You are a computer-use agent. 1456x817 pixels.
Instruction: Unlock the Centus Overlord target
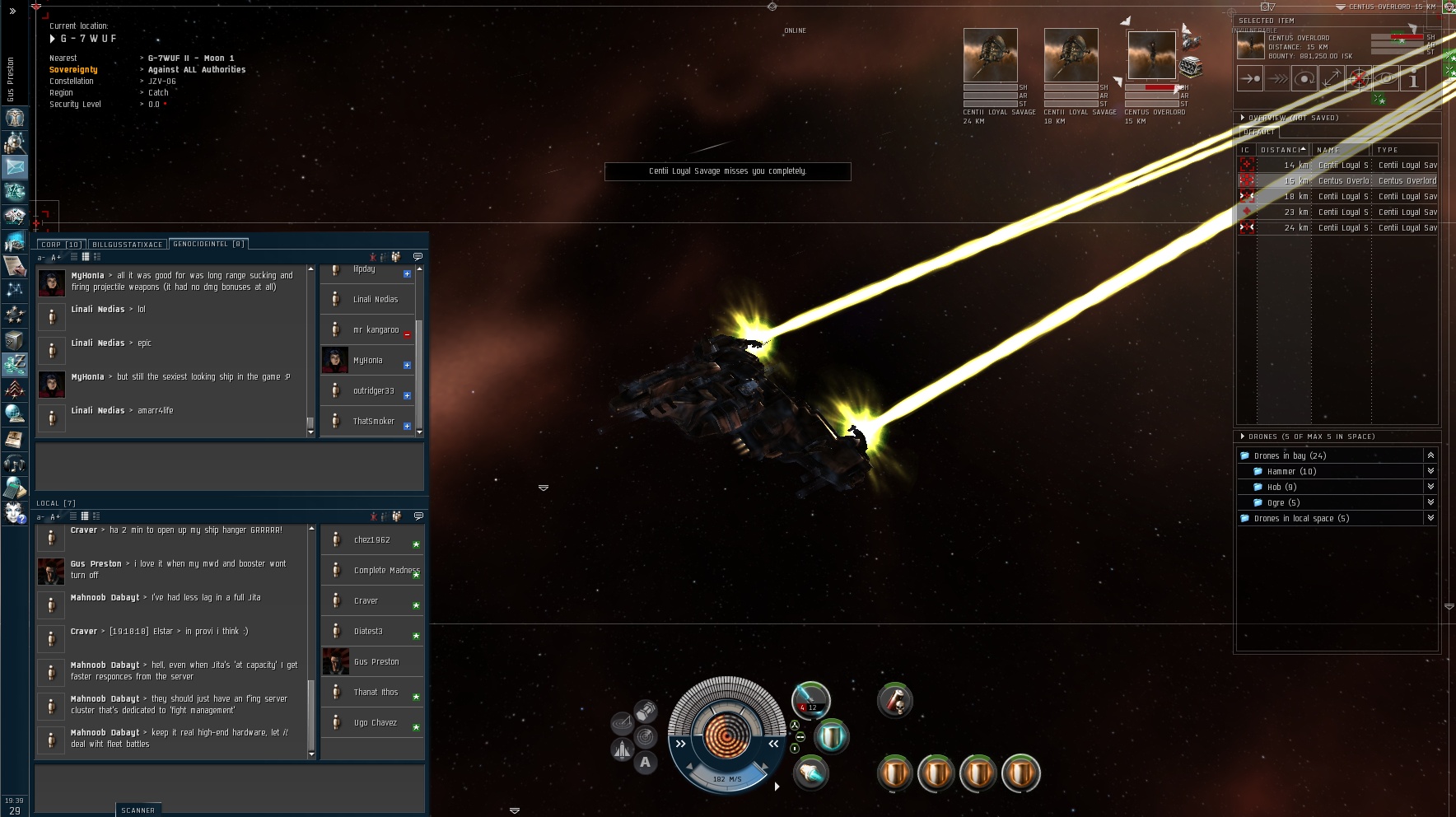coord(1359,79)
